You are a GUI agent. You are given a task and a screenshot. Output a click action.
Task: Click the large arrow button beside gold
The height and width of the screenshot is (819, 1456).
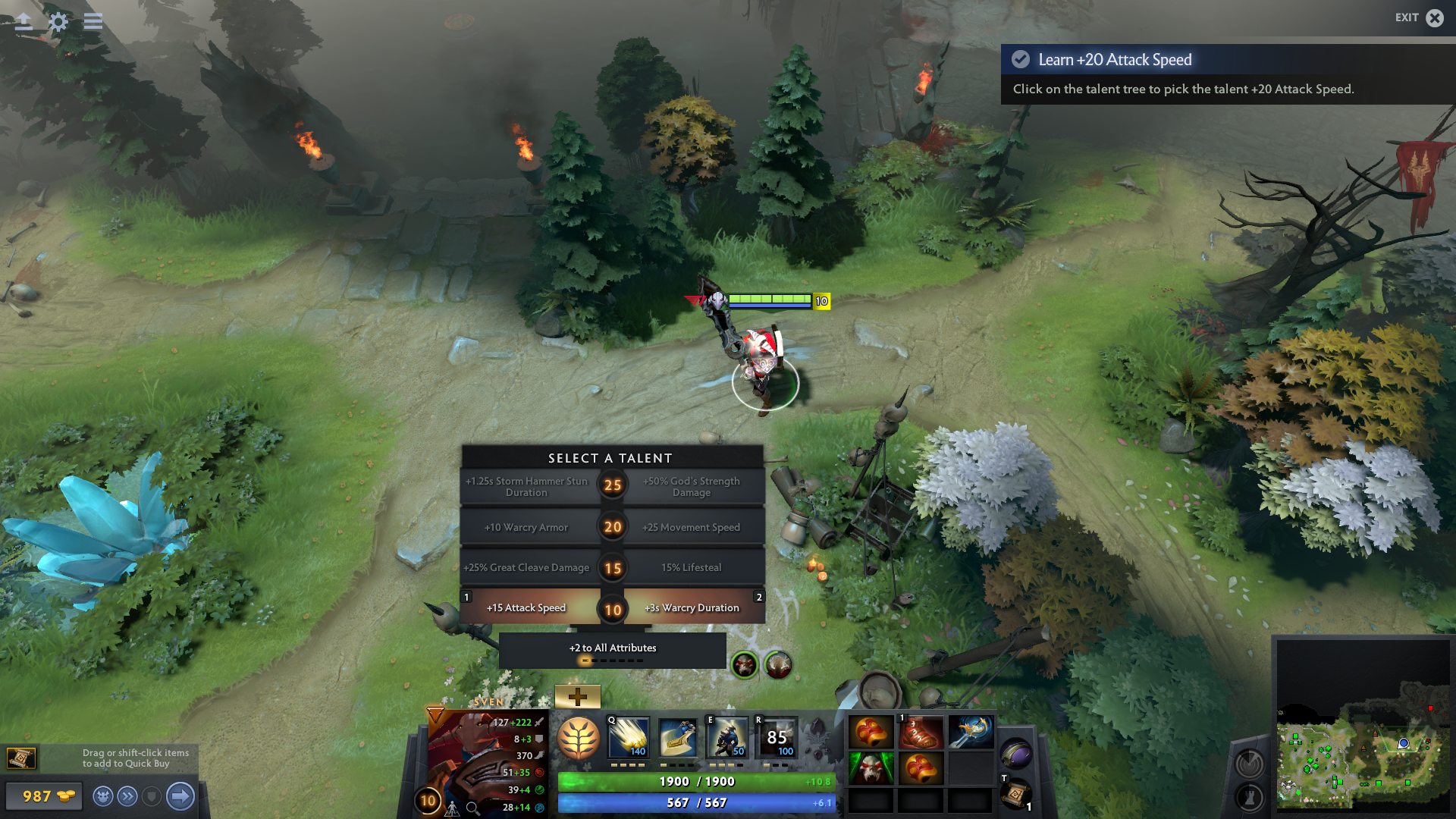[x=180, y=796]
